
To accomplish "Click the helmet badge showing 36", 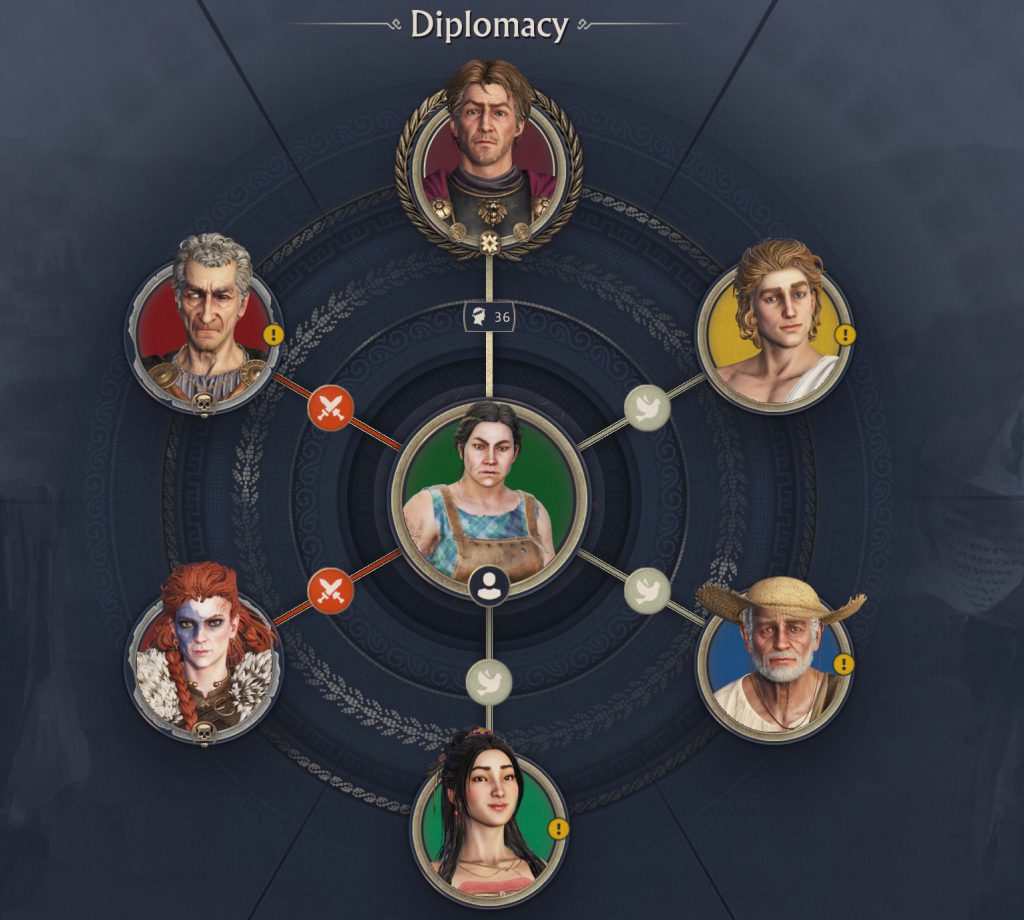I will tap(489, 318).
